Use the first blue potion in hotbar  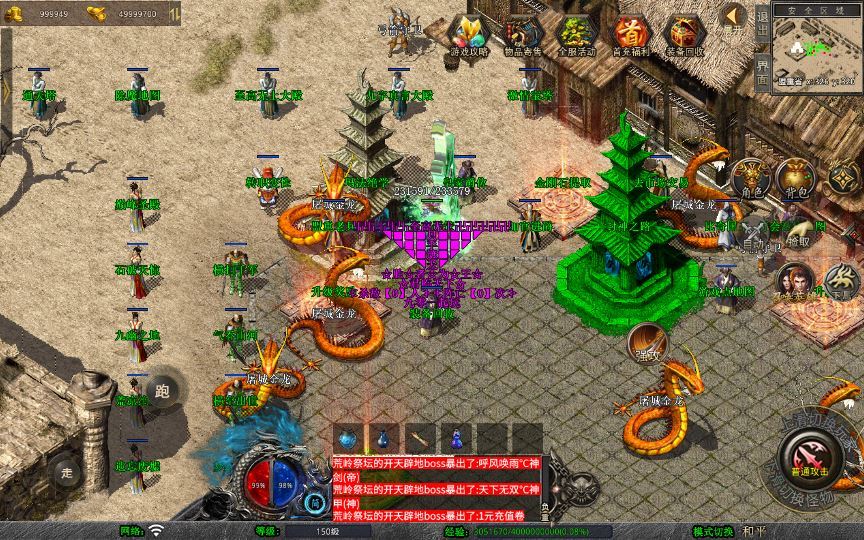click(348, 438)
